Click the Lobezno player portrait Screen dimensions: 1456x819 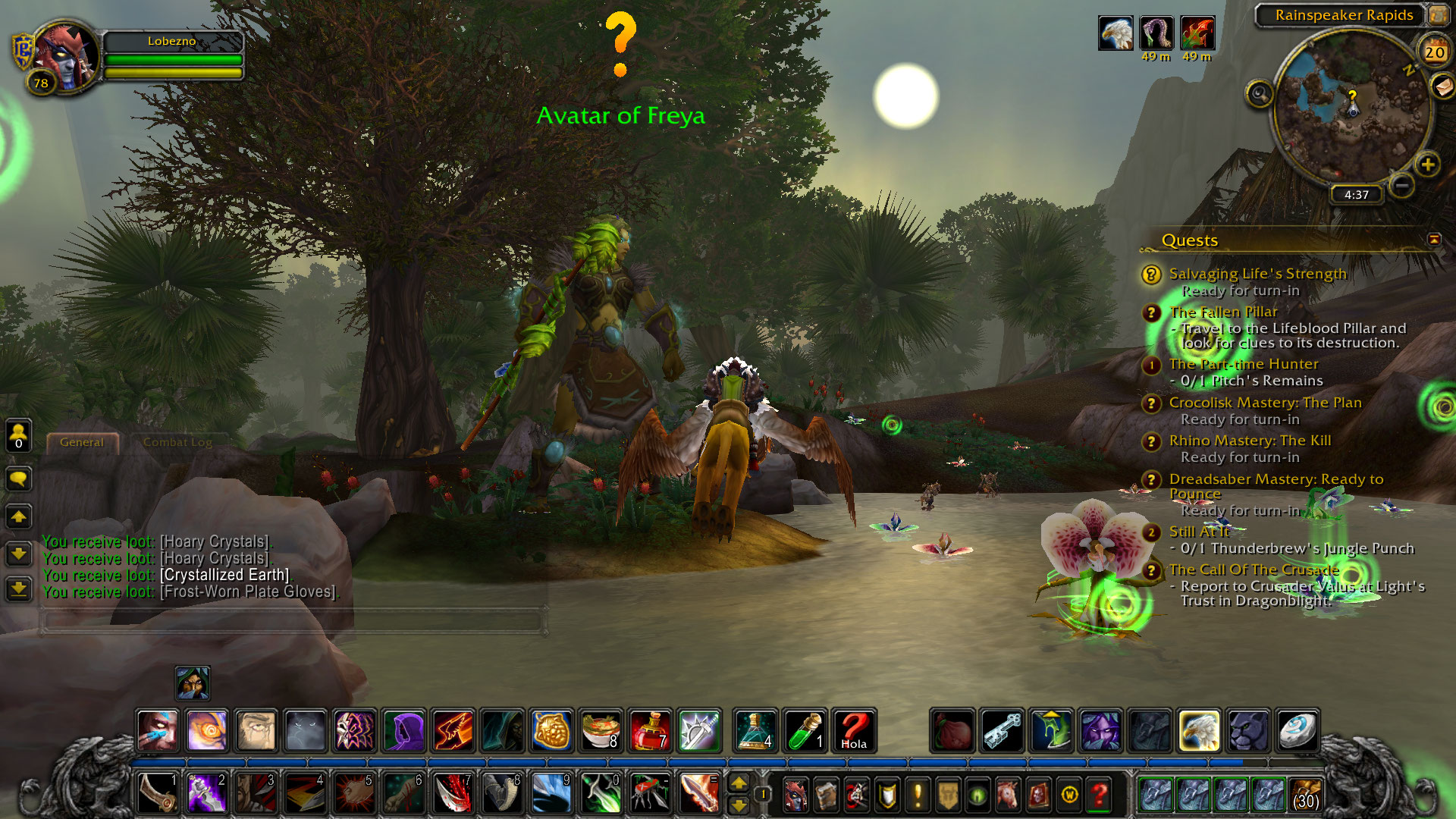[x=65, y=56]
